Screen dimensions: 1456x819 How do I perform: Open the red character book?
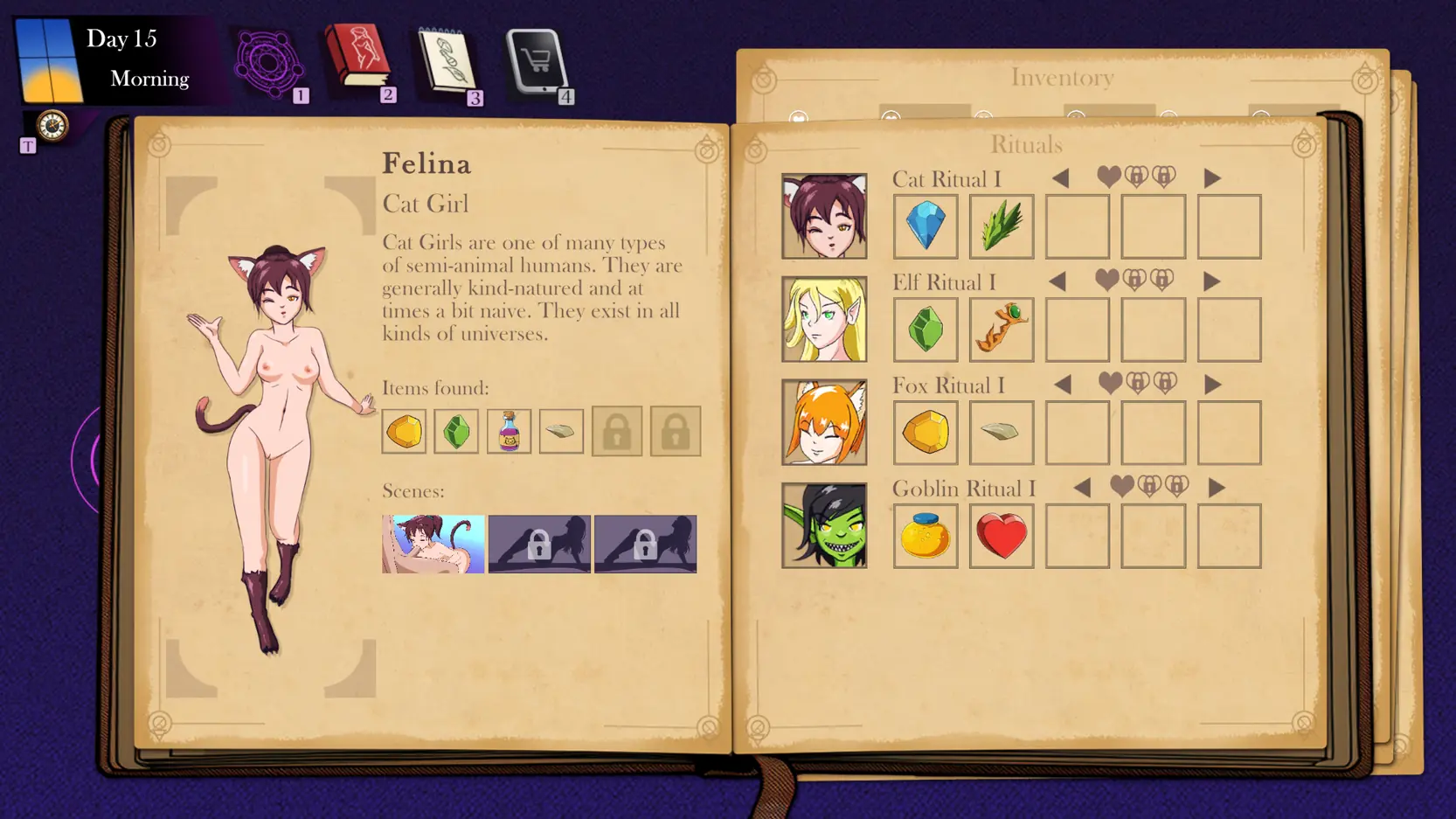pyautogui.click(x=357, y=58)
